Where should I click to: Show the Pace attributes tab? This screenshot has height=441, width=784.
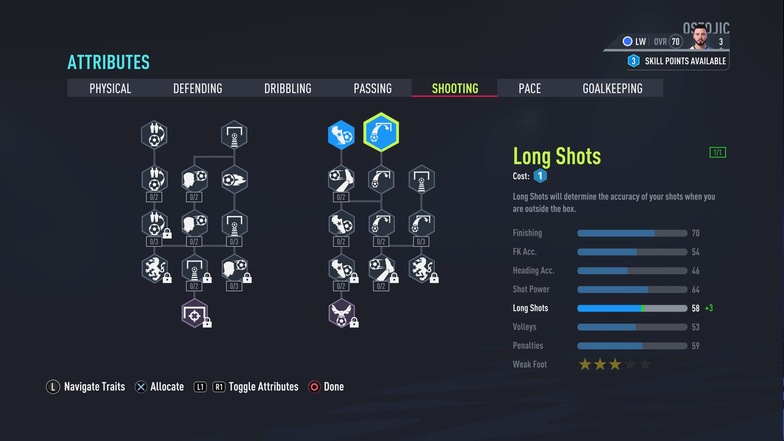529,88
